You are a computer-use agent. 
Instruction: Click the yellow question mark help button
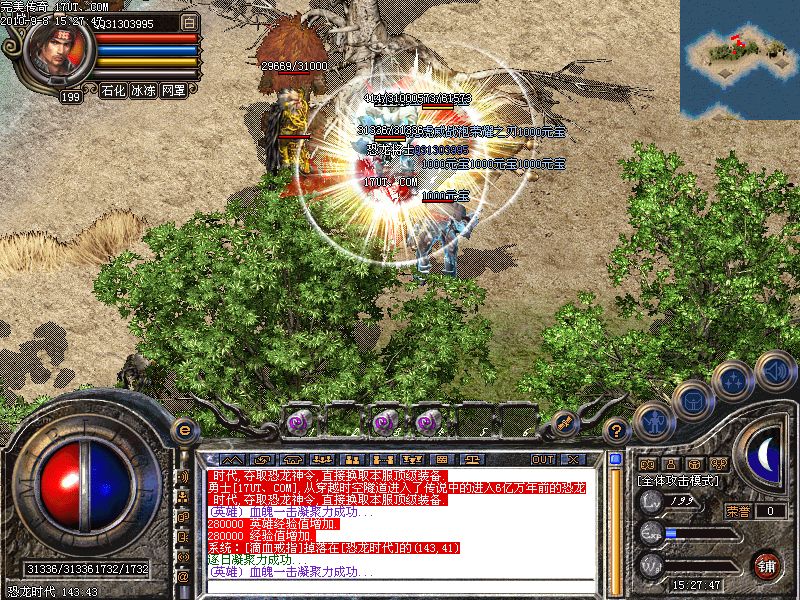tap(618, 429)
